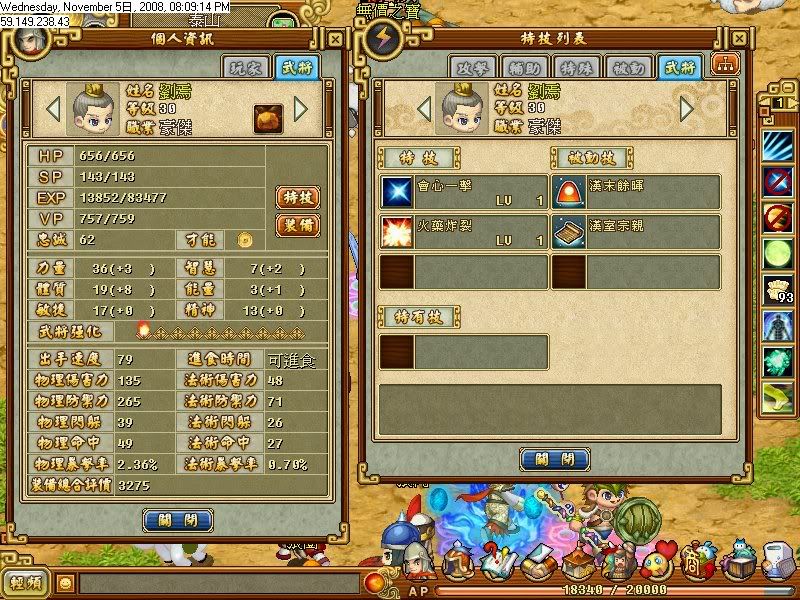Screen dimensions: 800x600
Task: Open the 裝備 equipment button
Action: (x=297, y=225)
